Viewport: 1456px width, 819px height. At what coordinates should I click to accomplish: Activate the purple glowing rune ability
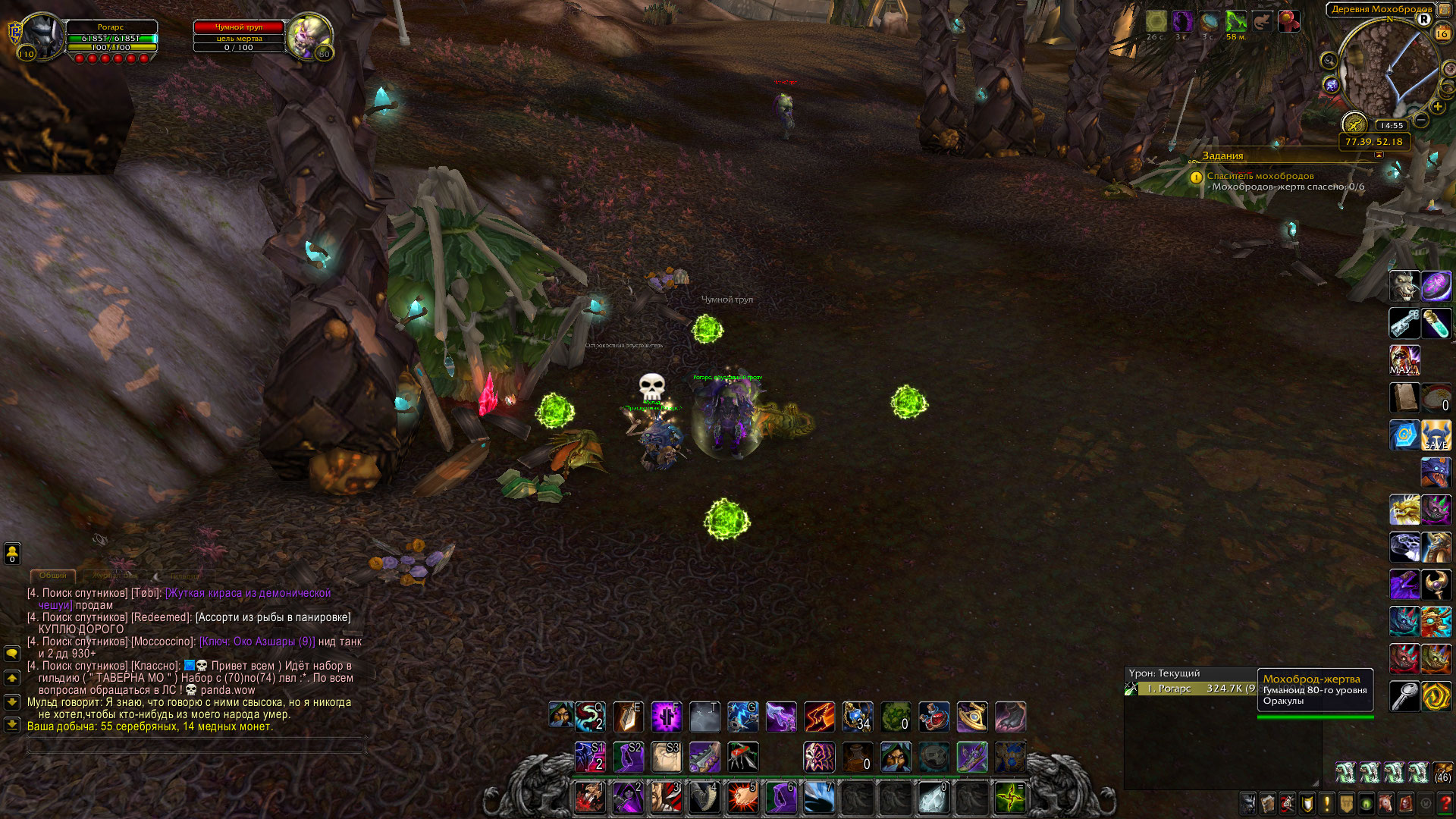(666, 717)
